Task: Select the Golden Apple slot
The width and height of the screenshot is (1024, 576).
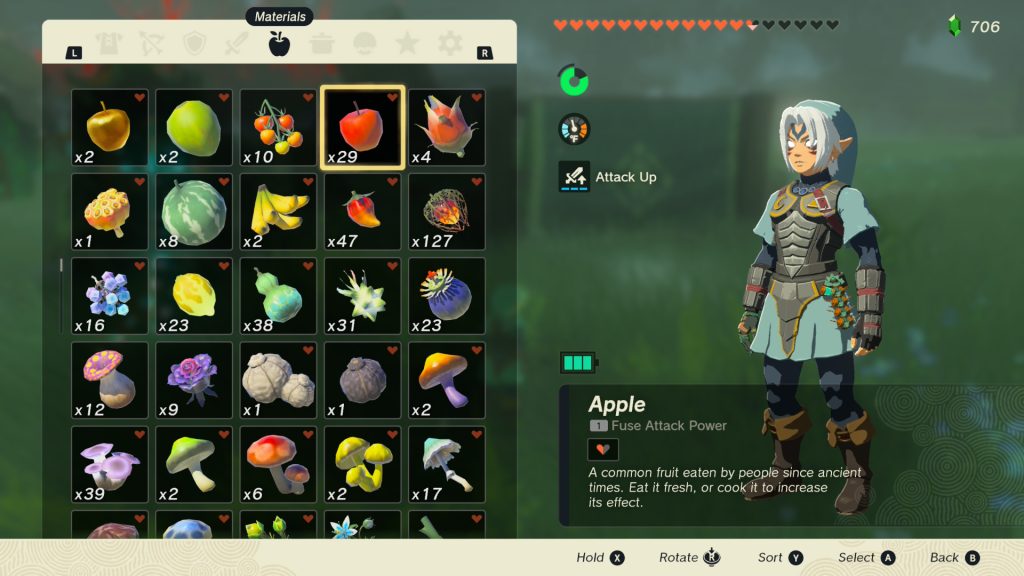Action: pos(110,127)
